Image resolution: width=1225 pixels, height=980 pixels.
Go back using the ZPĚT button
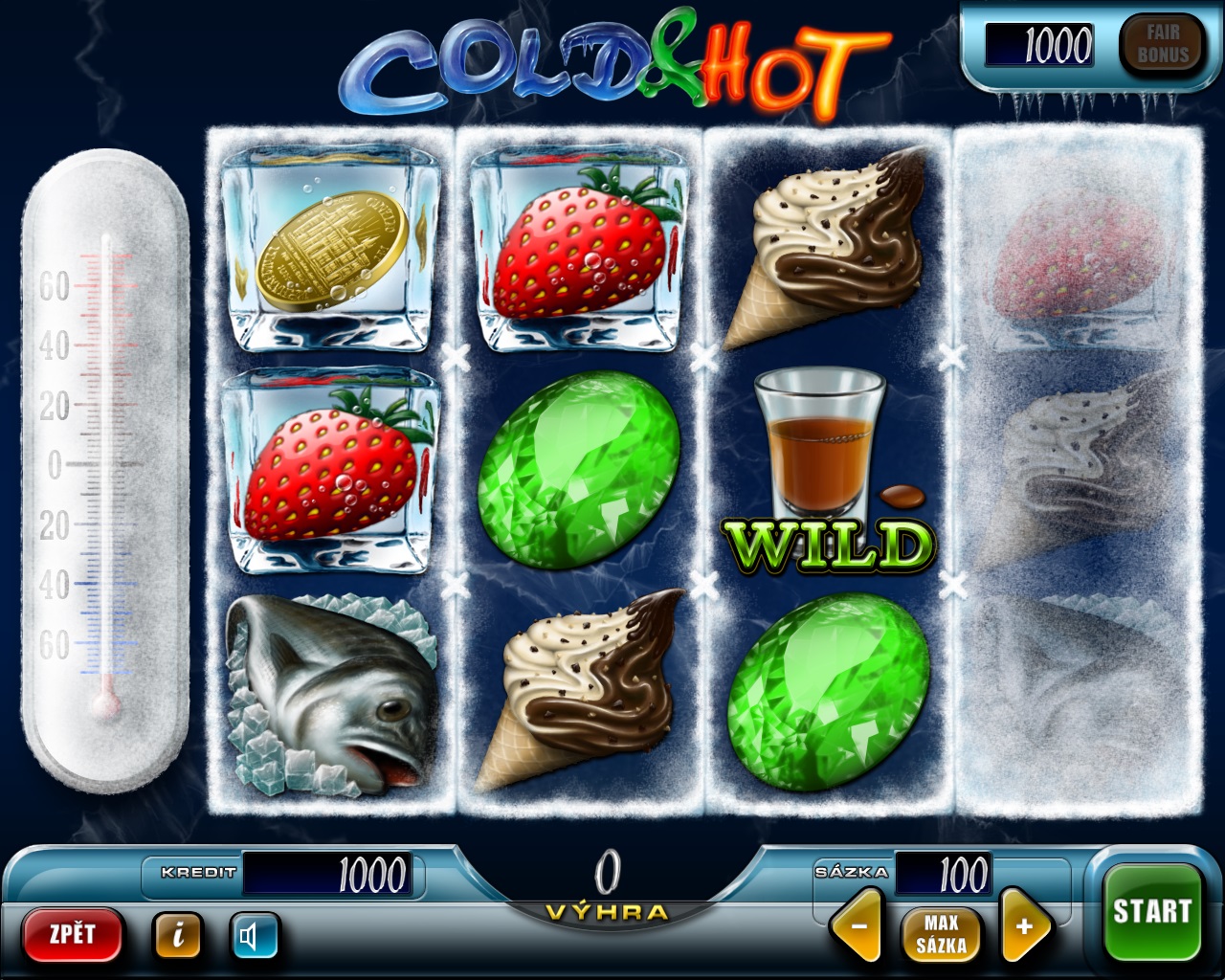coord(73,933)
